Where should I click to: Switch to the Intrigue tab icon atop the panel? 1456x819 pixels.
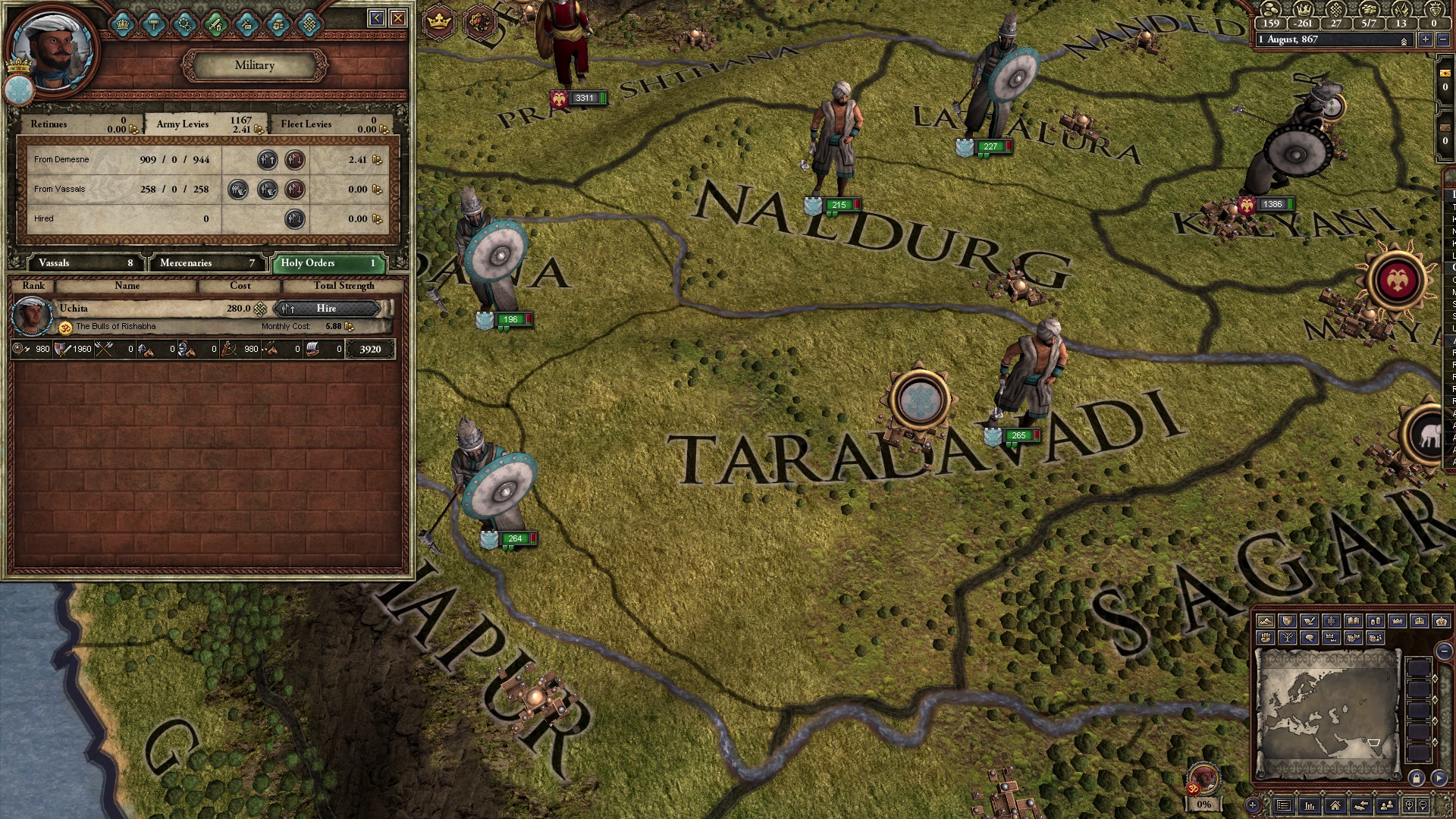coord(246,24)
